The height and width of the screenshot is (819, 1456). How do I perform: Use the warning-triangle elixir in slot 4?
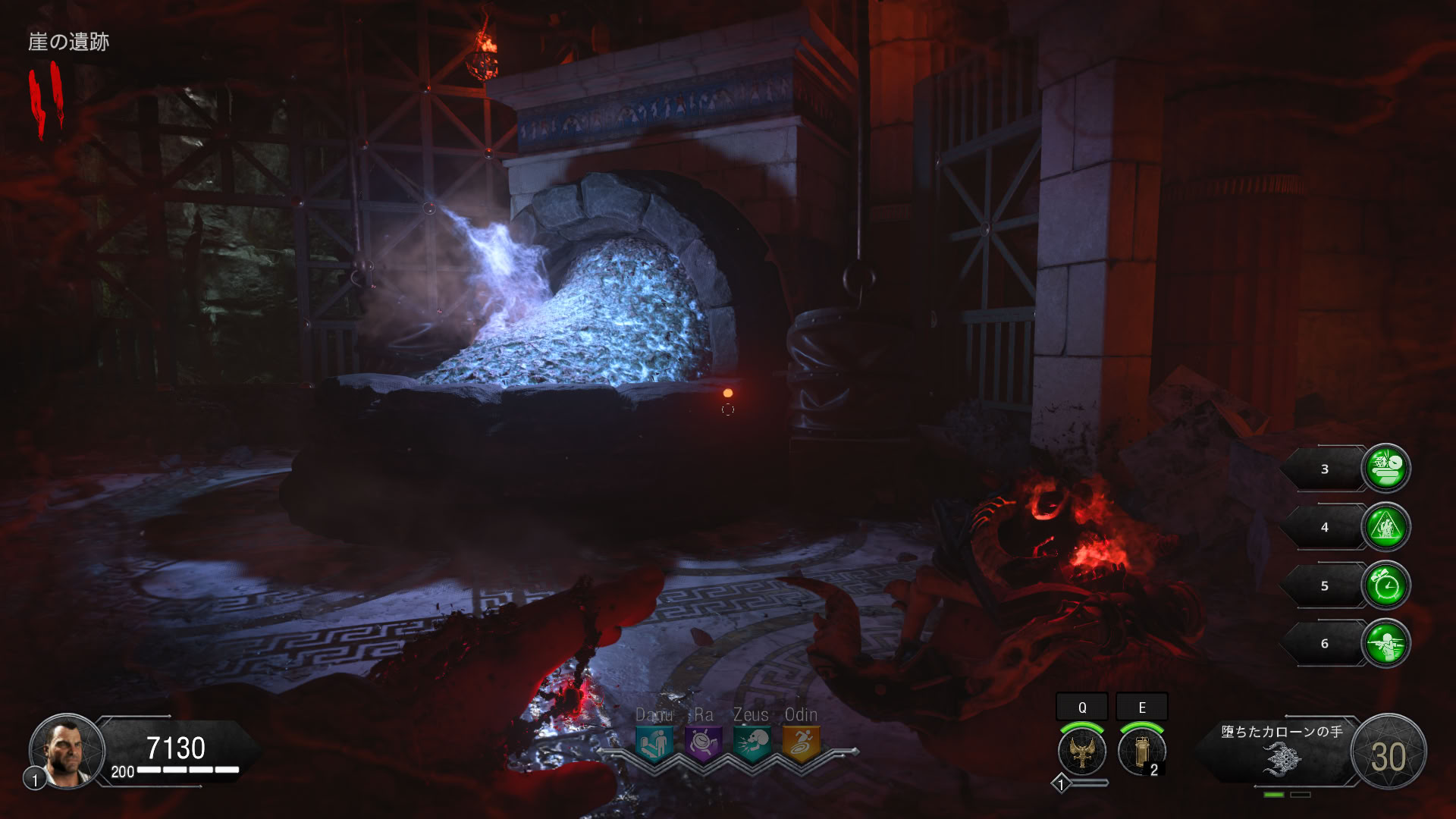point(1385,527)
